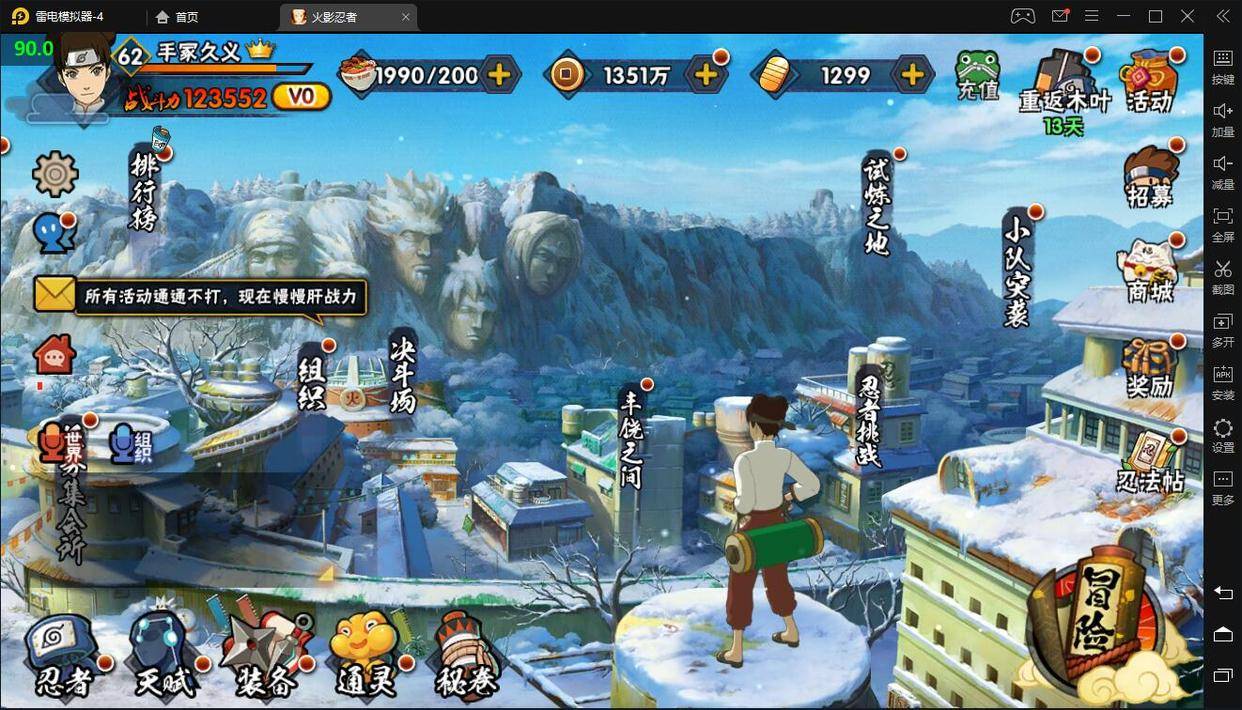Open the 商城 shop
The width and height of the screenshot is (1242, 710).
click(1149, 270)
